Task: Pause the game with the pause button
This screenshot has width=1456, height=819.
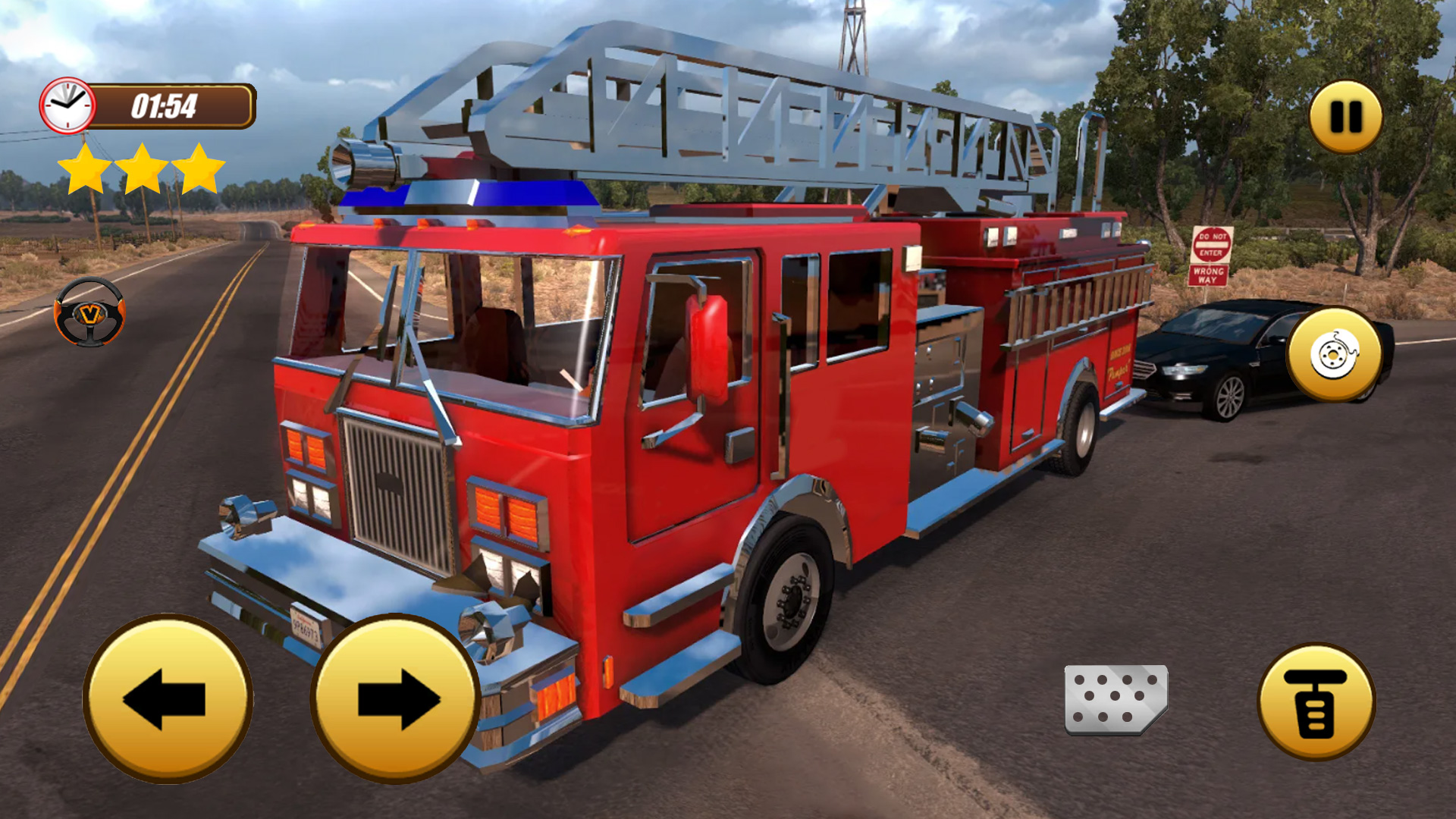Action: click(1345, 117)
